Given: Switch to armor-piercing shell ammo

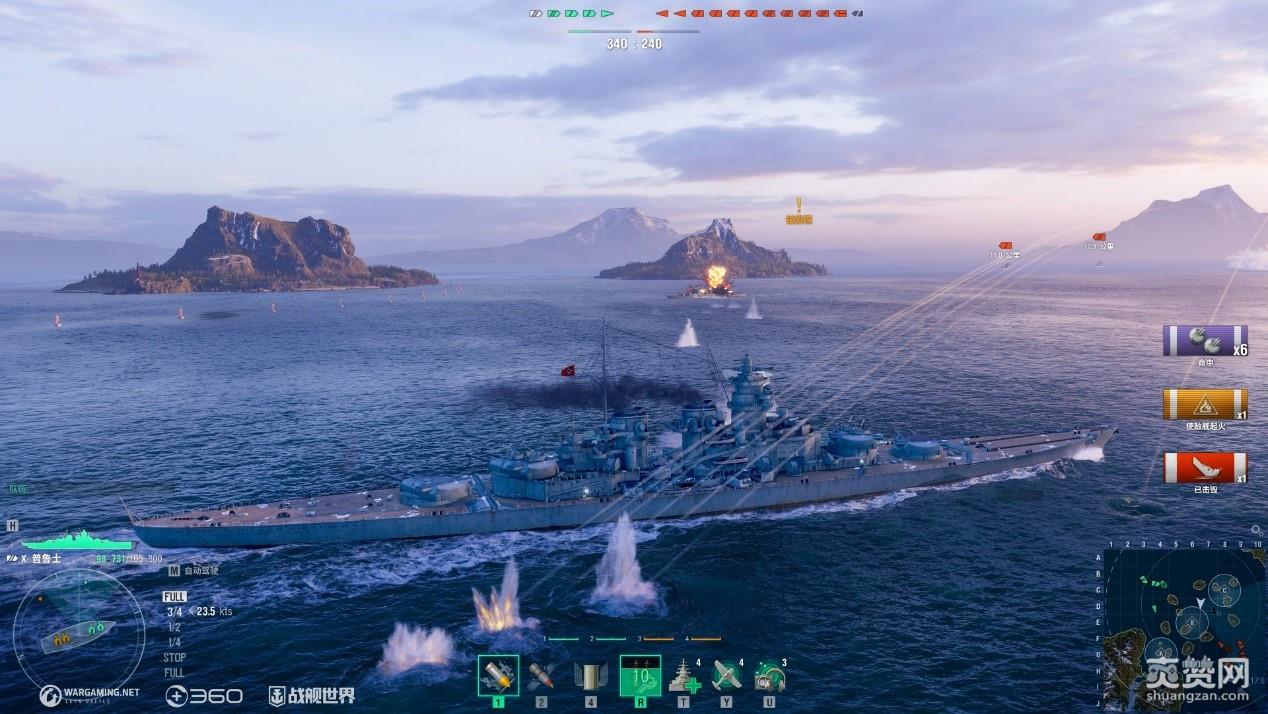Looking at the screenshot, I should [x=541, y=675].
